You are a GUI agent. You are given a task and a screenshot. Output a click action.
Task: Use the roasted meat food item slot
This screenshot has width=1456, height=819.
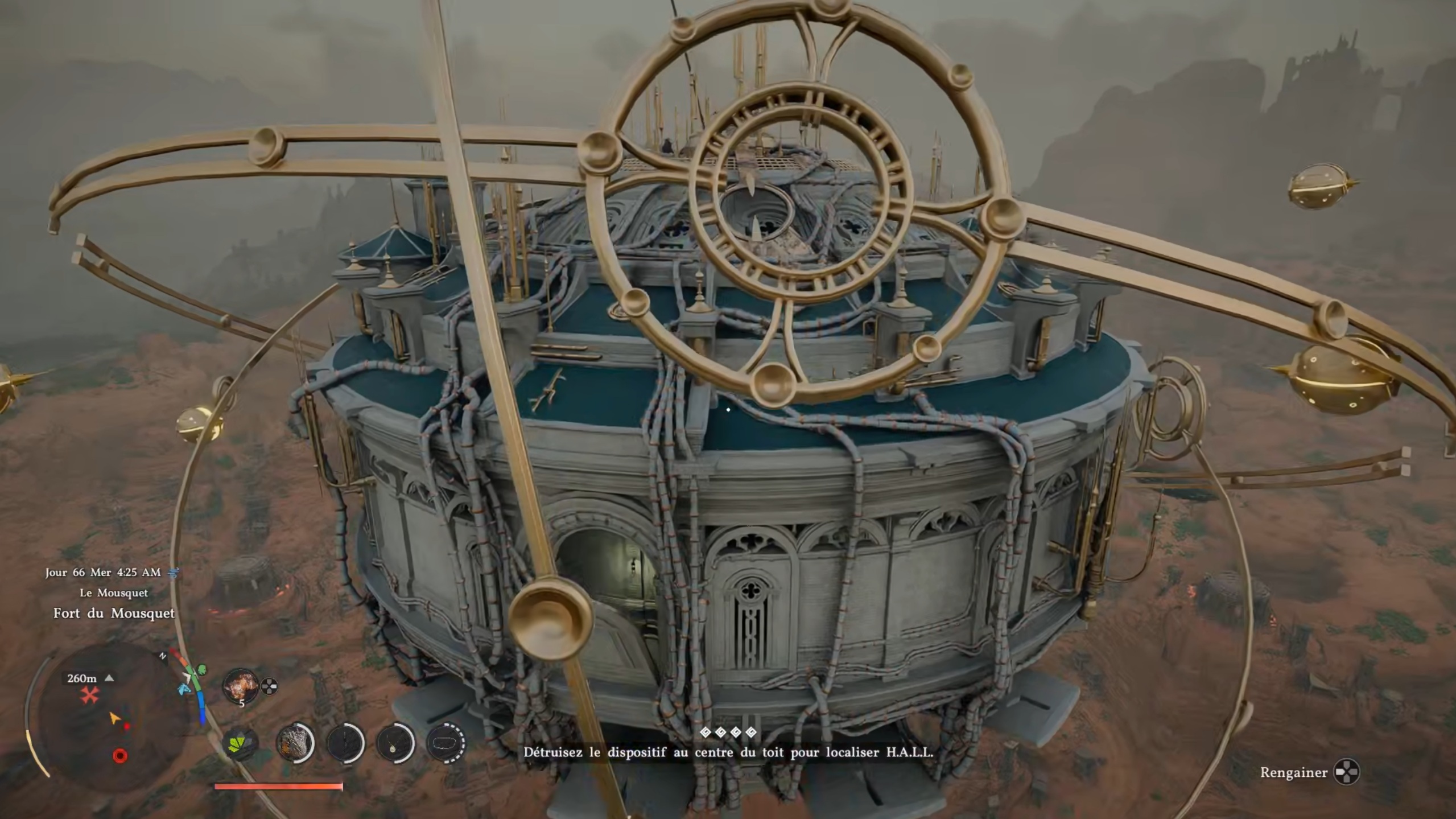241,685
